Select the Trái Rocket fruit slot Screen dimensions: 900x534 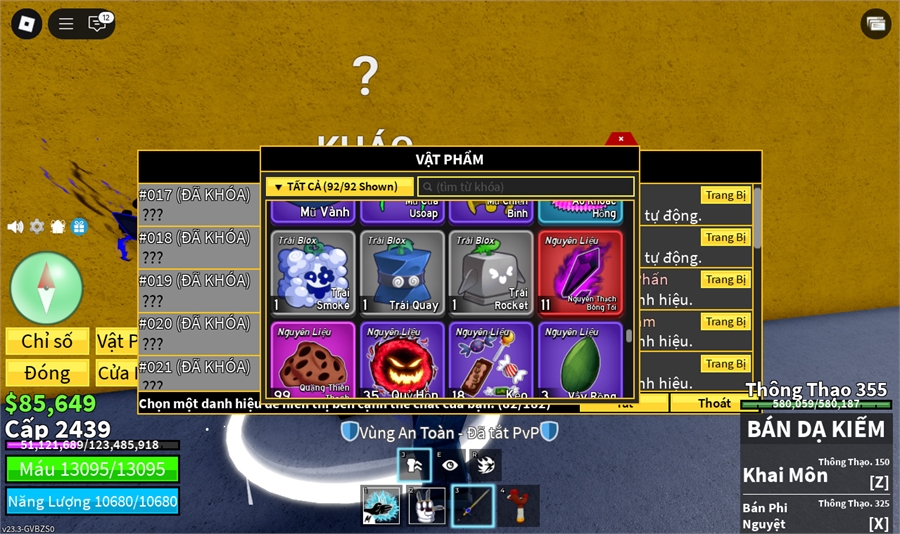tap(491, 273)
